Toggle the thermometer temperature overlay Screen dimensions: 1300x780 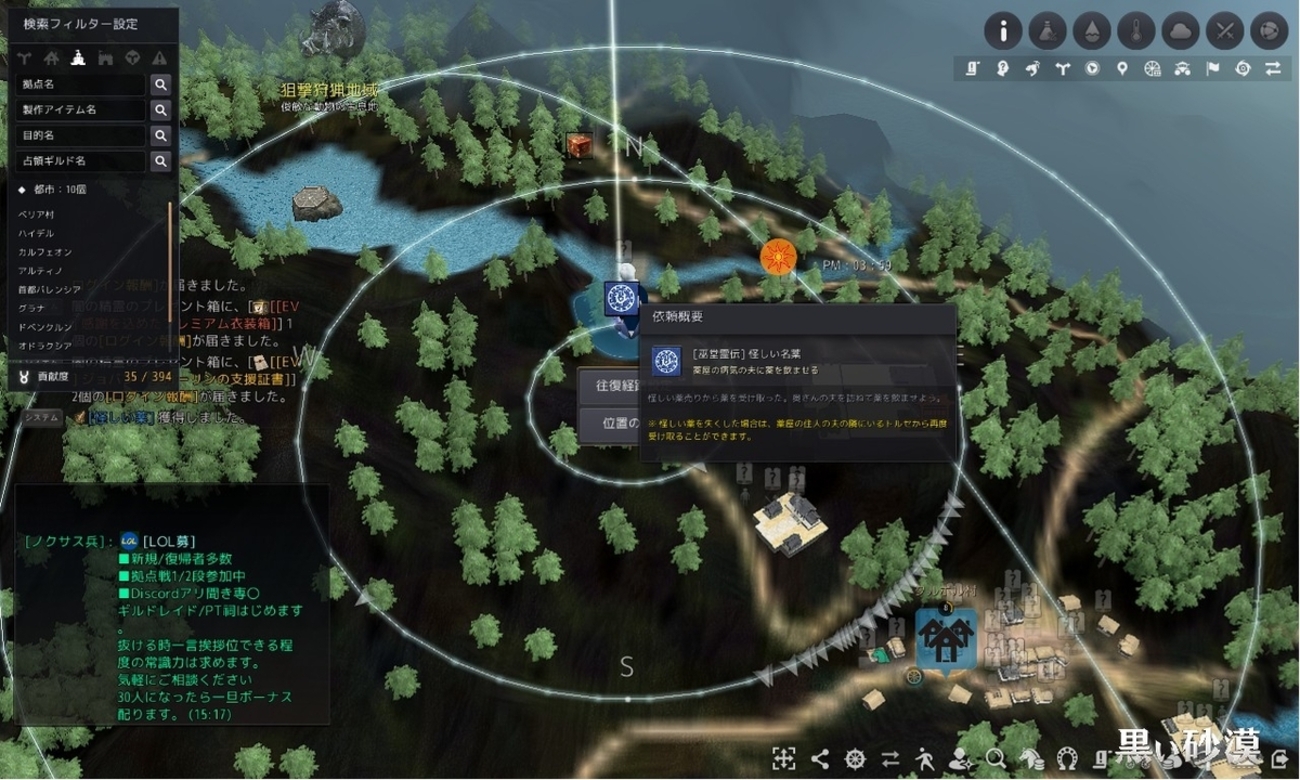[x=1136, y=31]
